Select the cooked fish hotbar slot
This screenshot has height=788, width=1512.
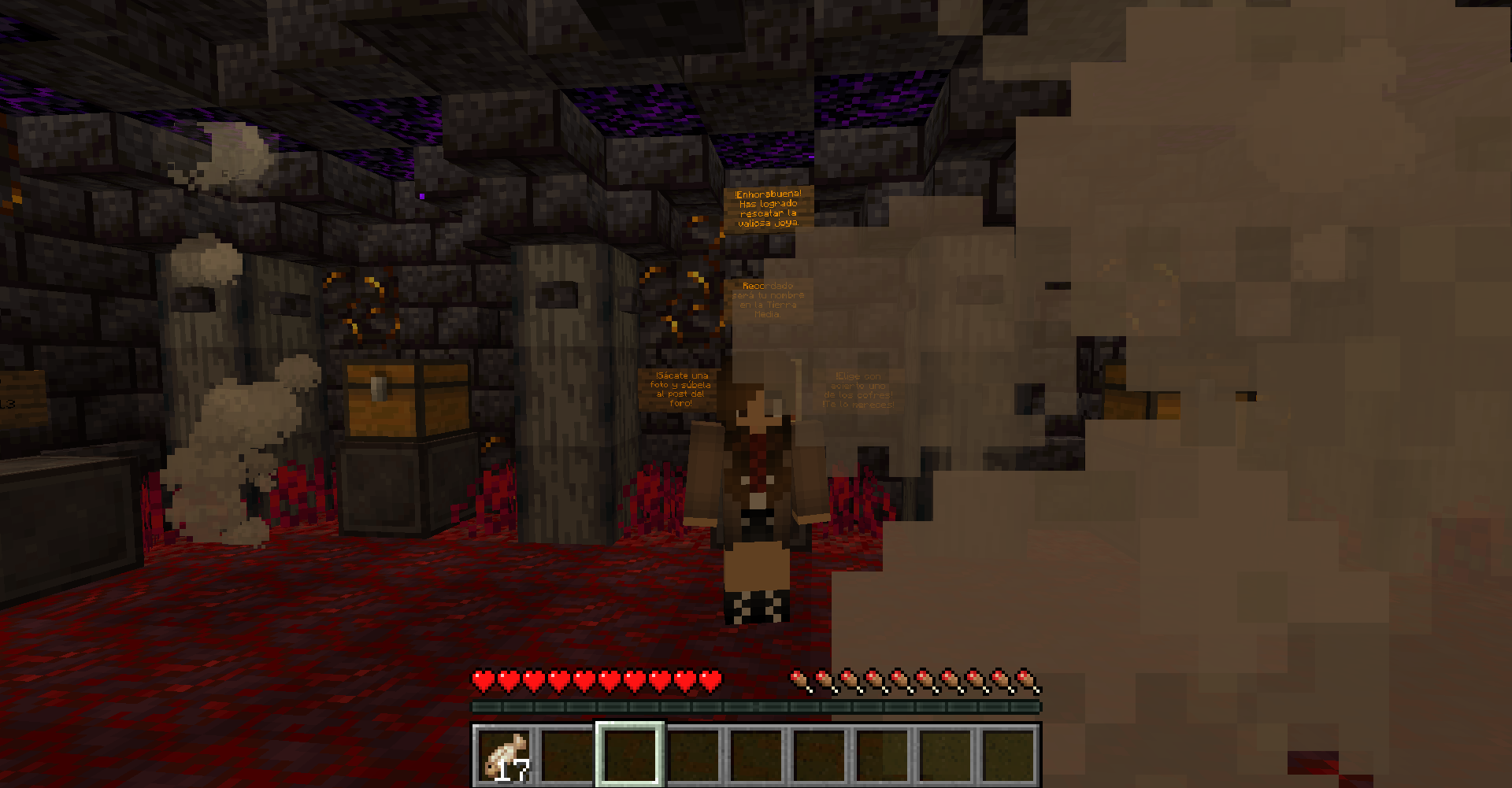505,755
